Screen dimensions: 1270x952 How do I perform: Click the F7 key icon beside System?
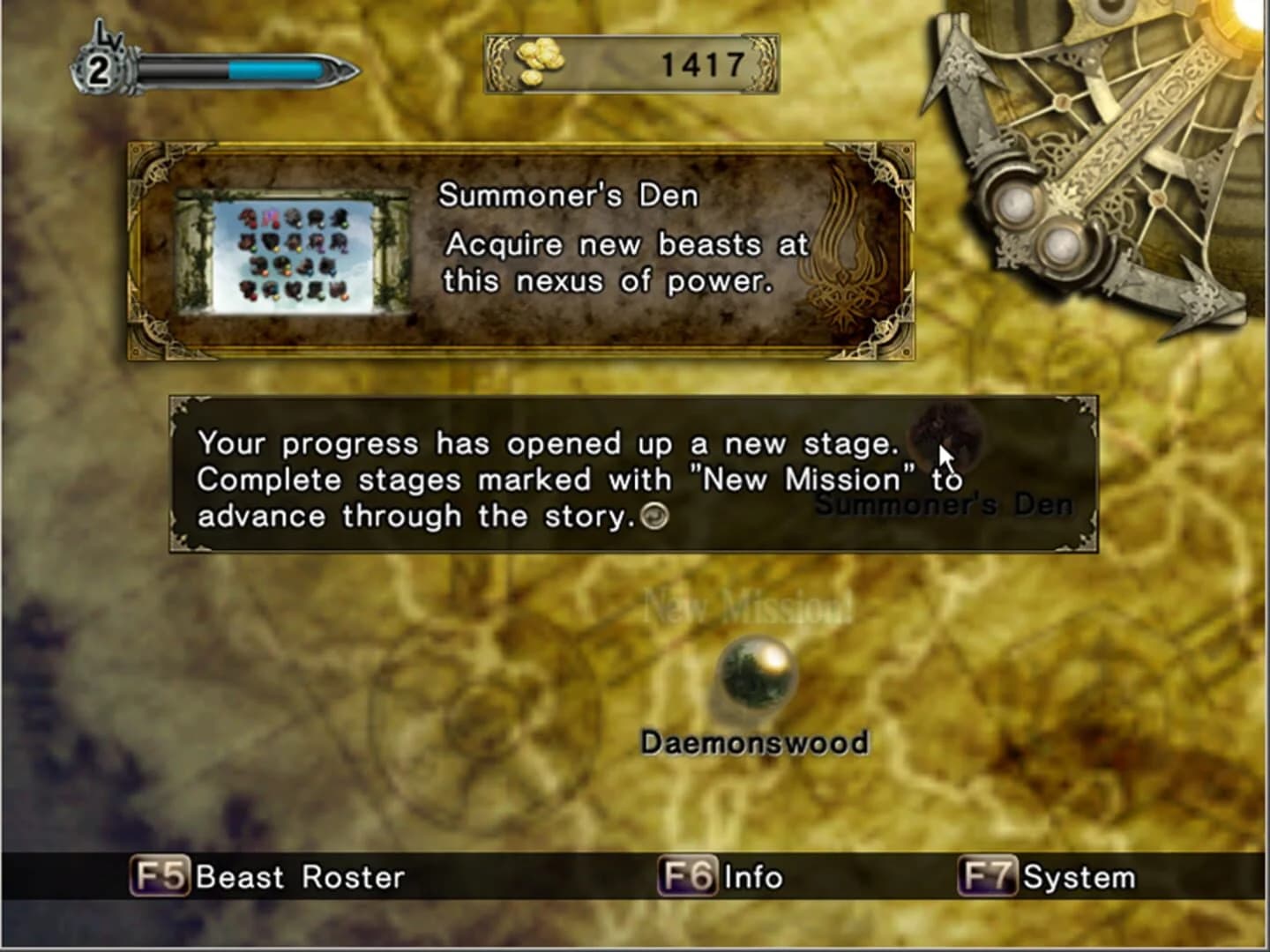click(x=988, y=877)
